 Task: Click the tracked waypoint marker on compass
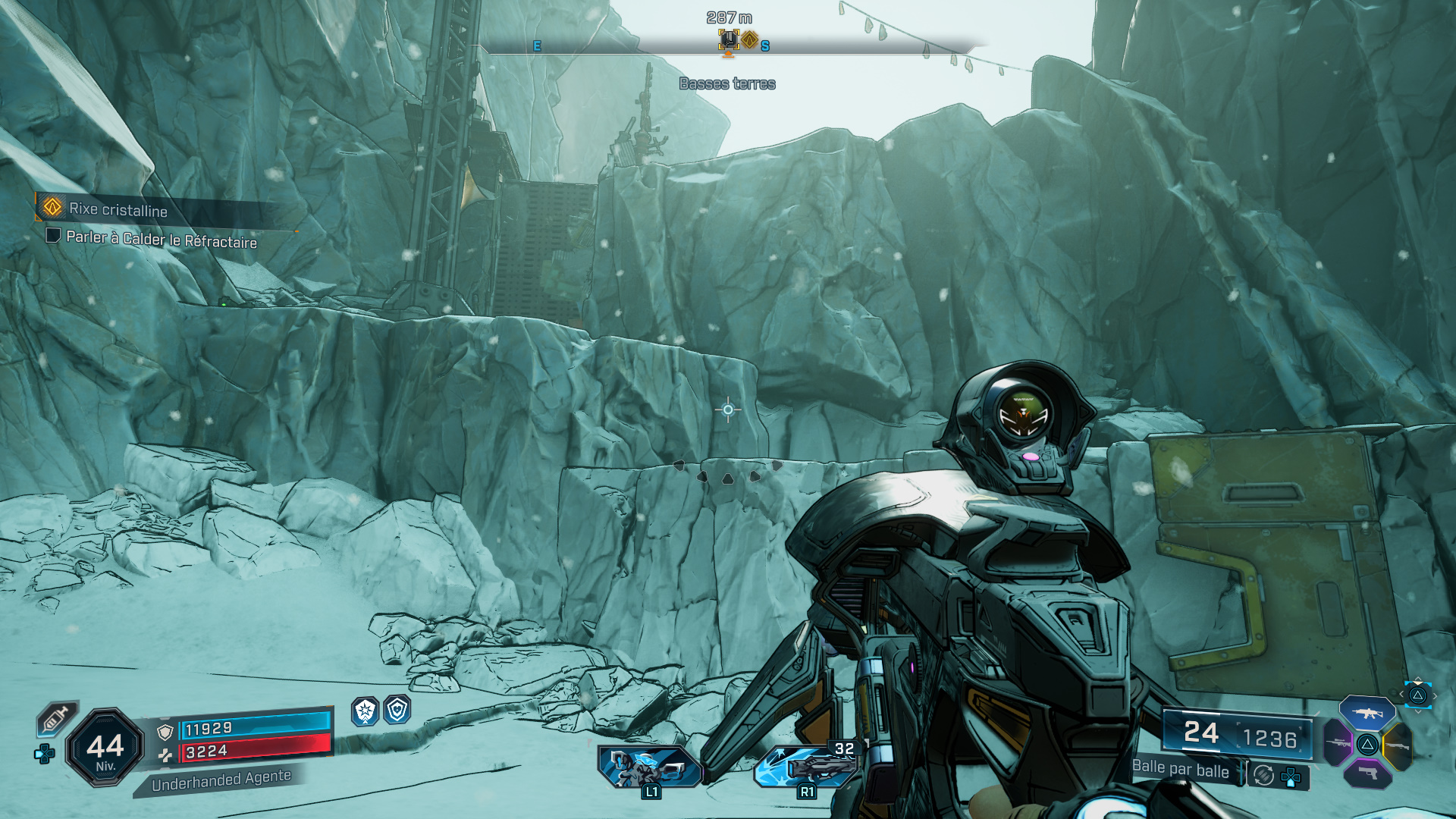[x=729, y=39]
